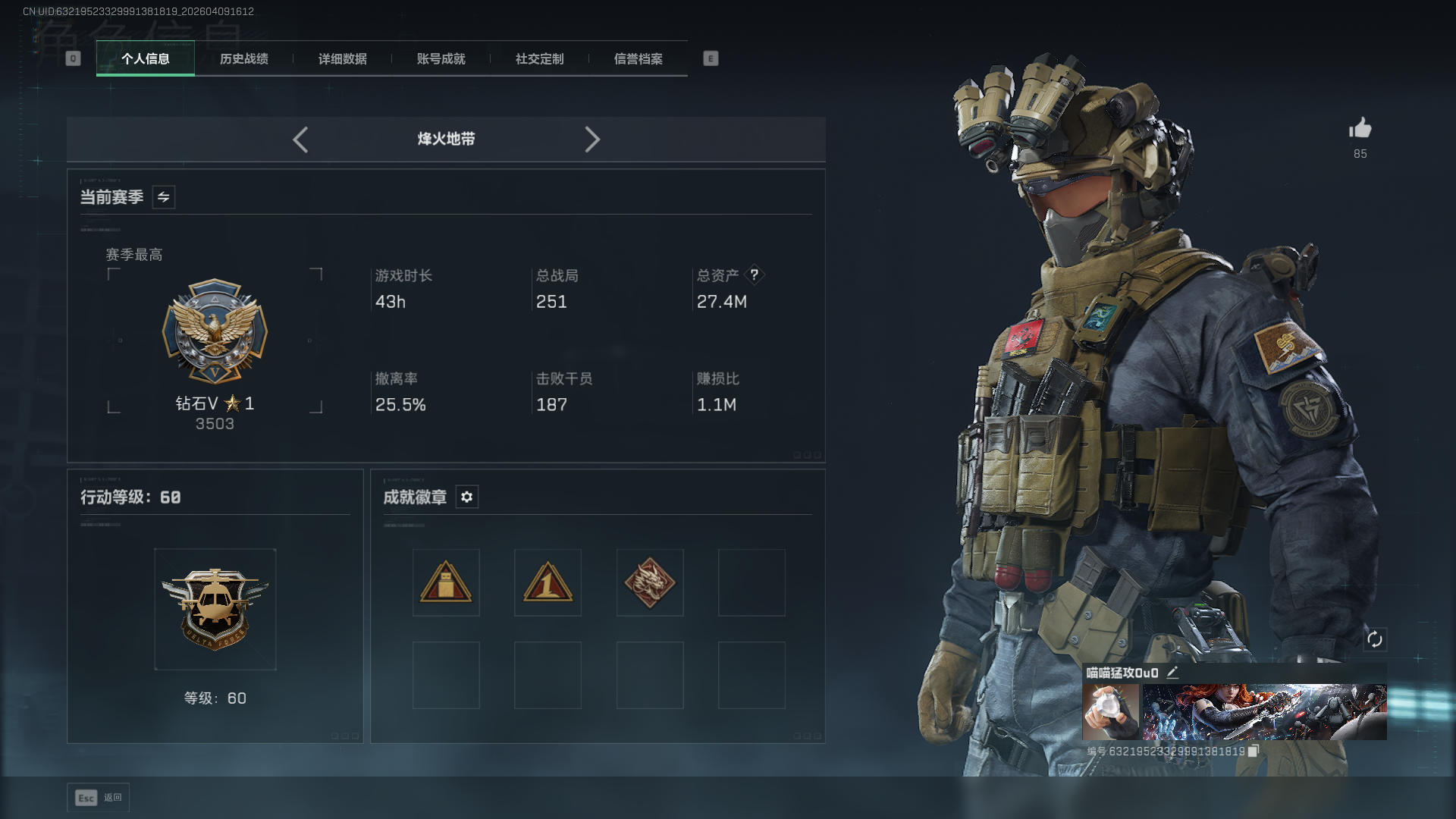This screenshot has width=1456, height=819.
Task: Select the 详细数据 tab
Action: (x=342, y=58)
